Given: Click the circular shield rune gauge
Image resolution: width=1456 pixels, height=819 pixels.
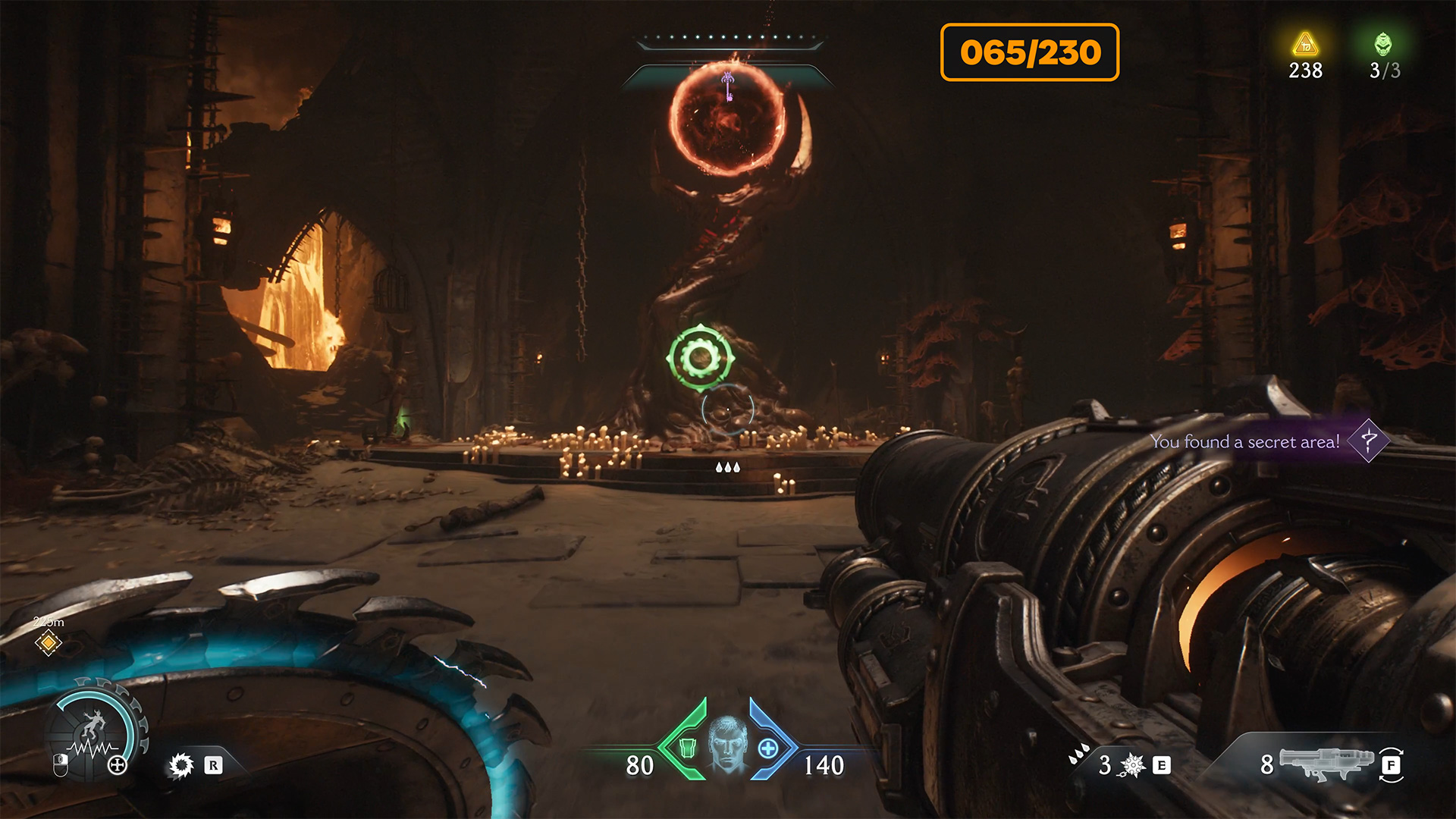Looking at the screenshot, I should click(94, 733).
